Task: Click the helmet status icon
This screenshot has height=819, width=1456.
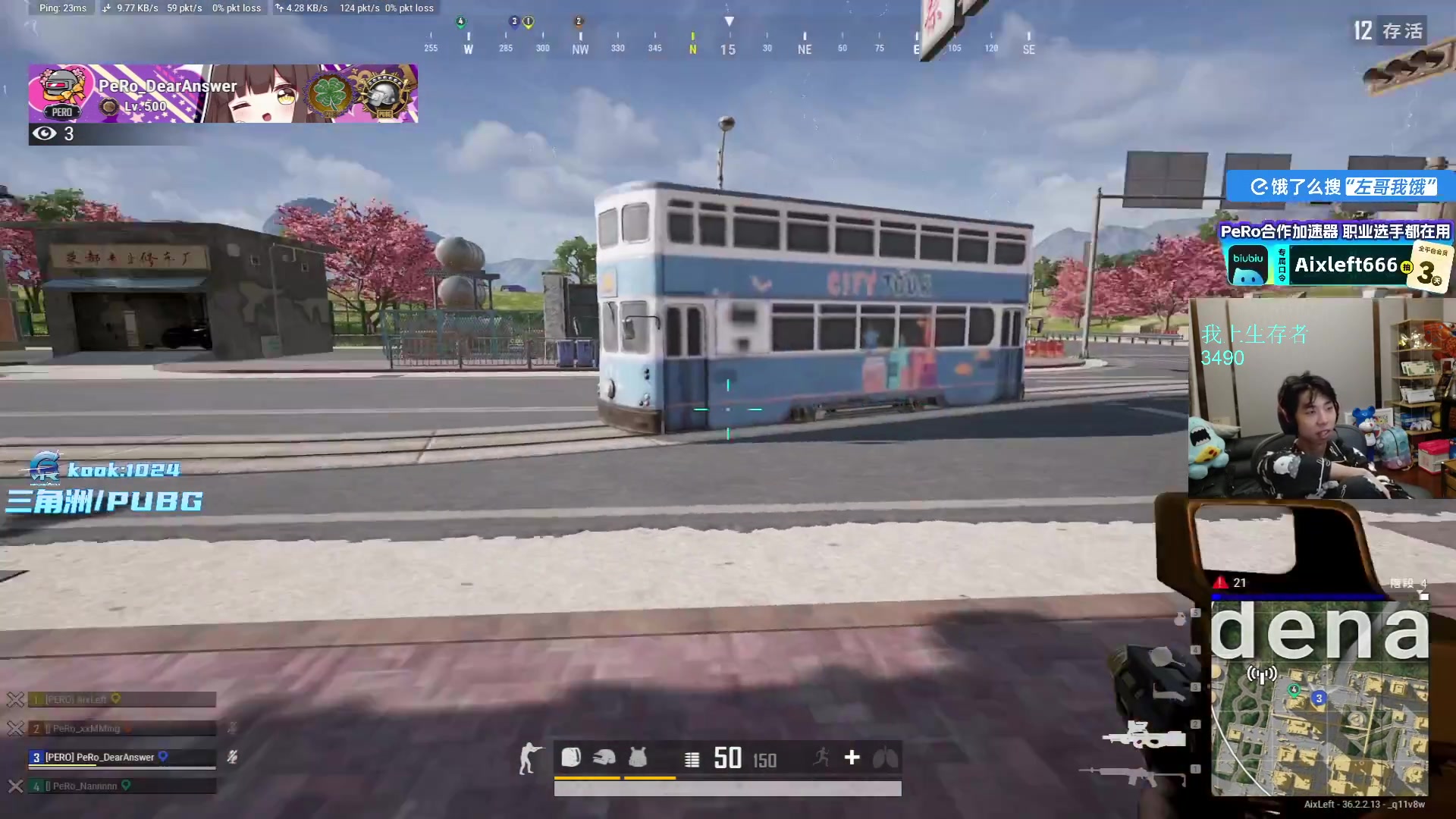Action: pos(604,758)
